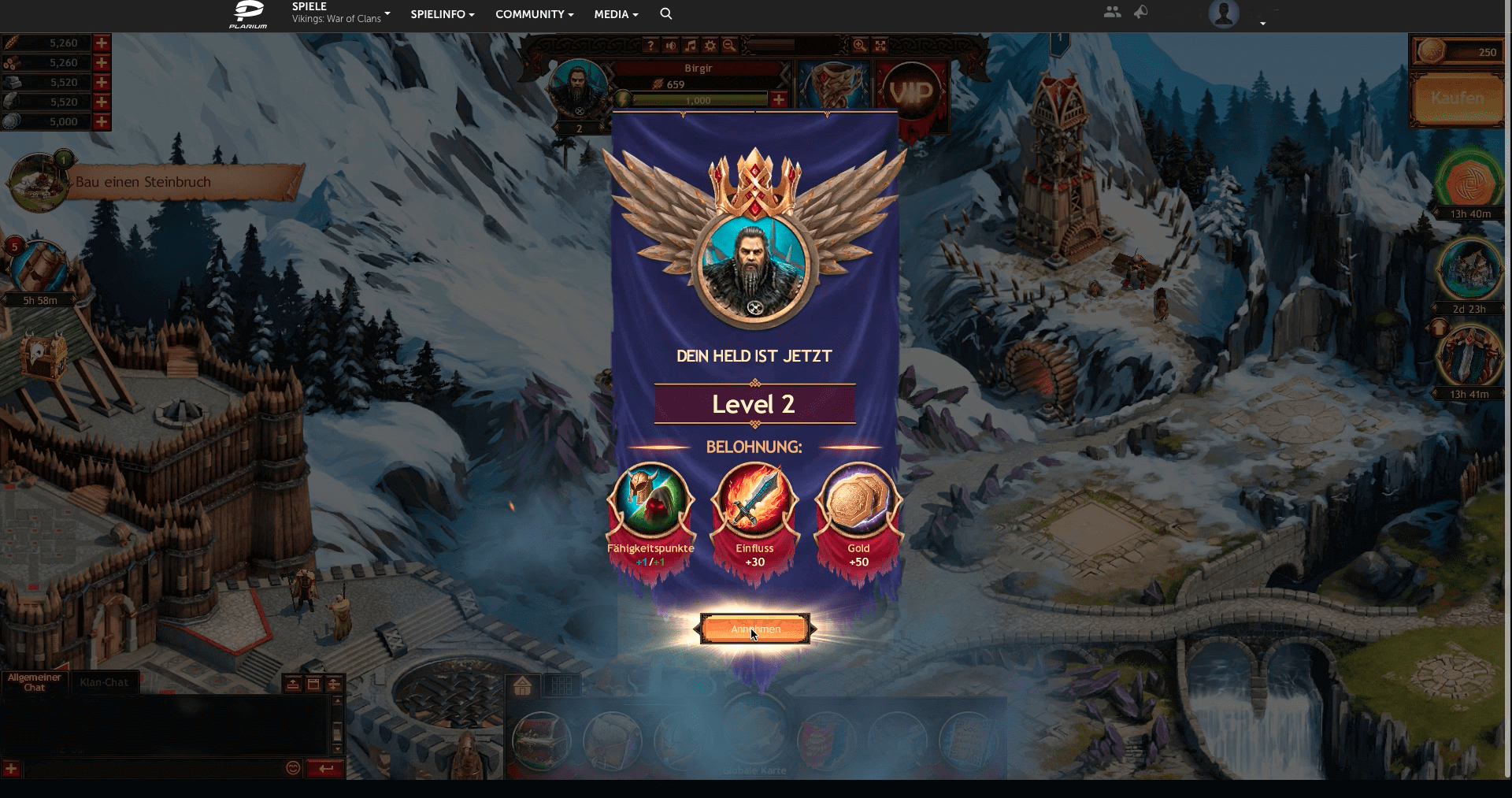Toggle fullscreen with the expand arrows button

pos(880,46)
